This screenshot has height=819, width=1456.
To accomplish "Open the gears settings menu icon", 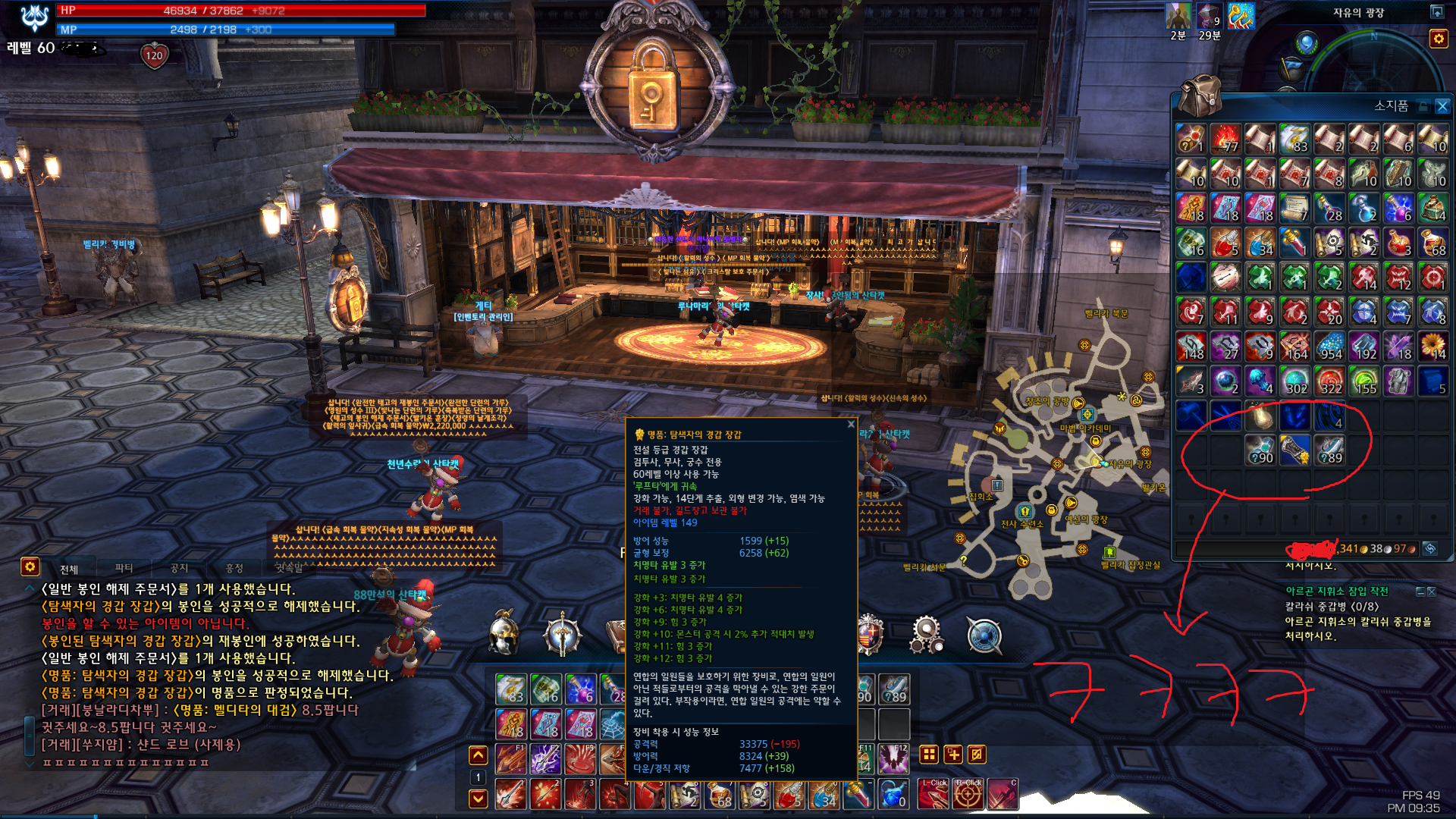I will pyautogui.click(x=927, y=634).
